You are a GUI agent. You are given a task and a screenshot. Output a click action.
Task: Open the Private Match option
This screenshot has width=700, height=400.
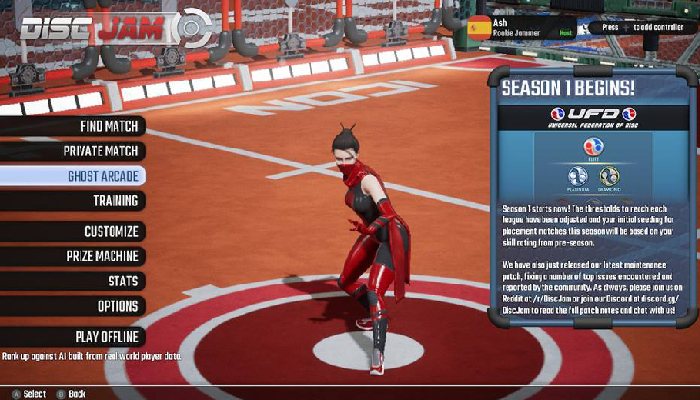(x=100, y=151)
